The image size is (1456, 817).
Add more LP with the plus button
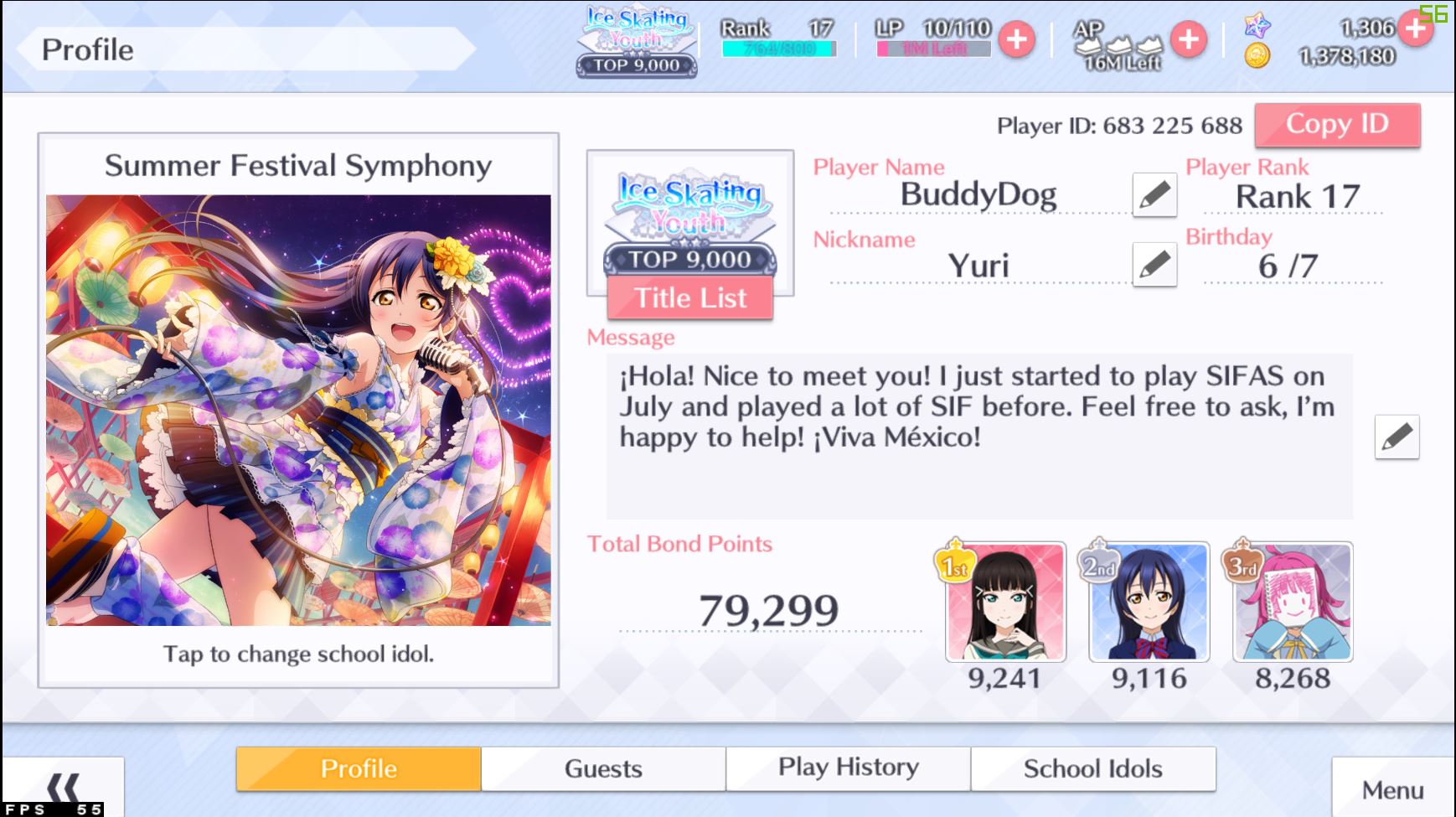[1016, 39]
